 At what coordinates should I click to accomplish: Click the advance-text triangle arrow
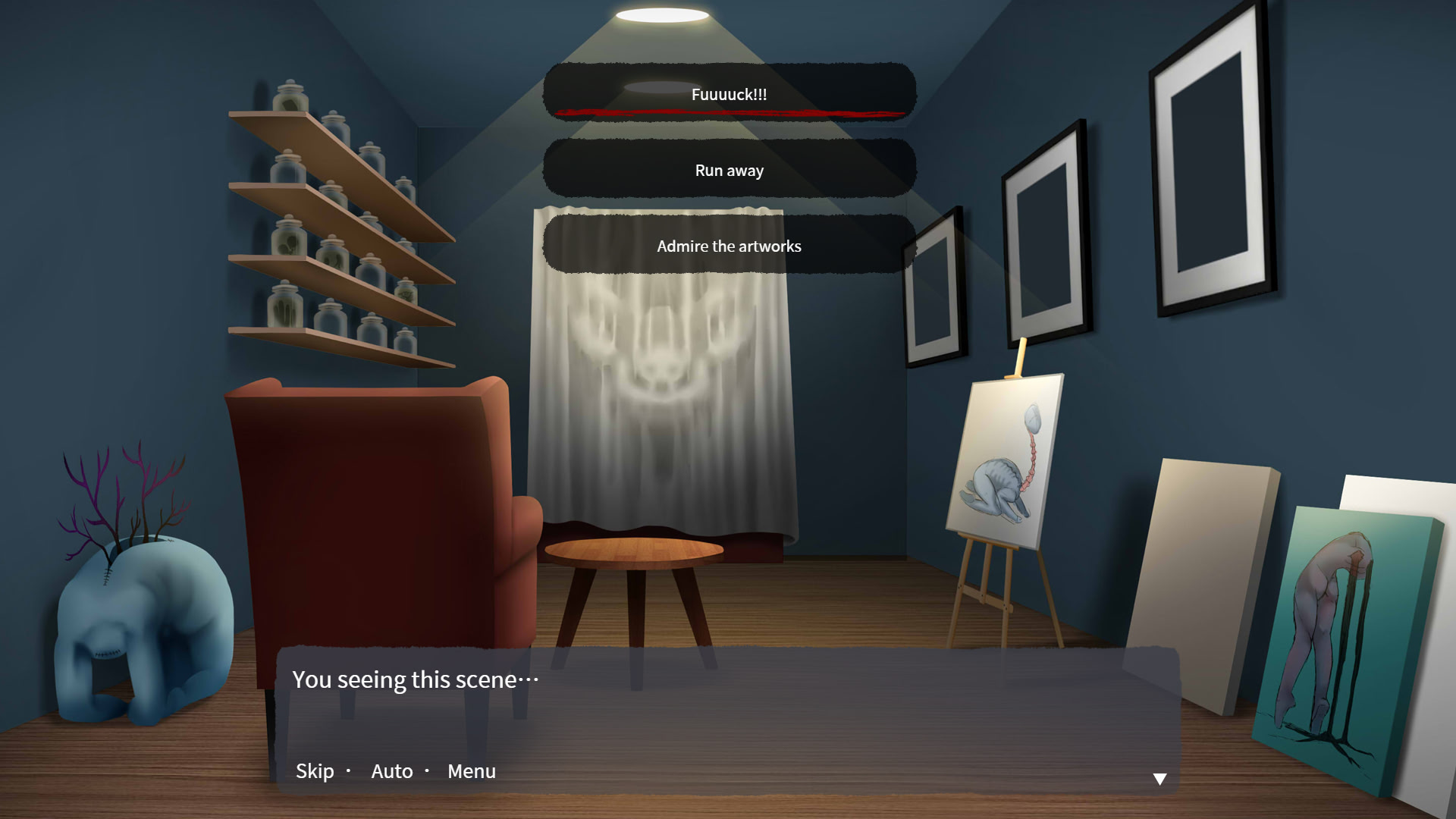pos(1159,777)
